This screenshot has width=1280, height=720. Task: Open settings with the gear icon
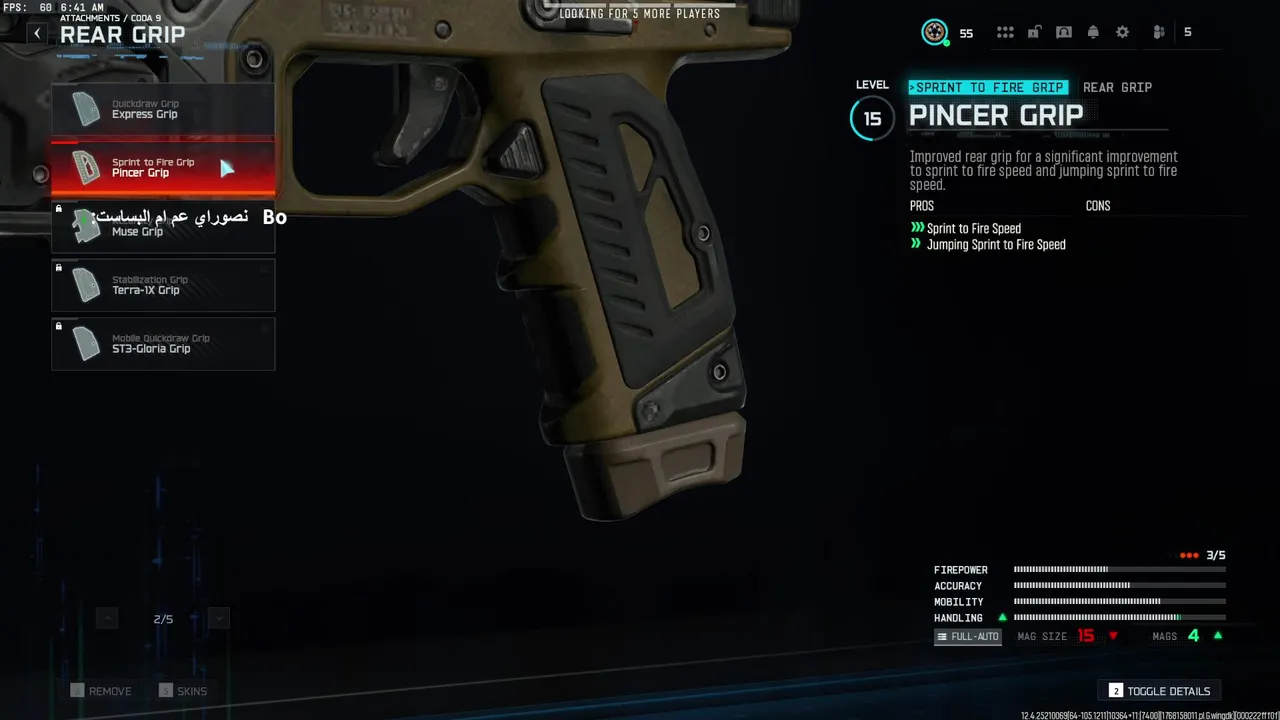1123,32
